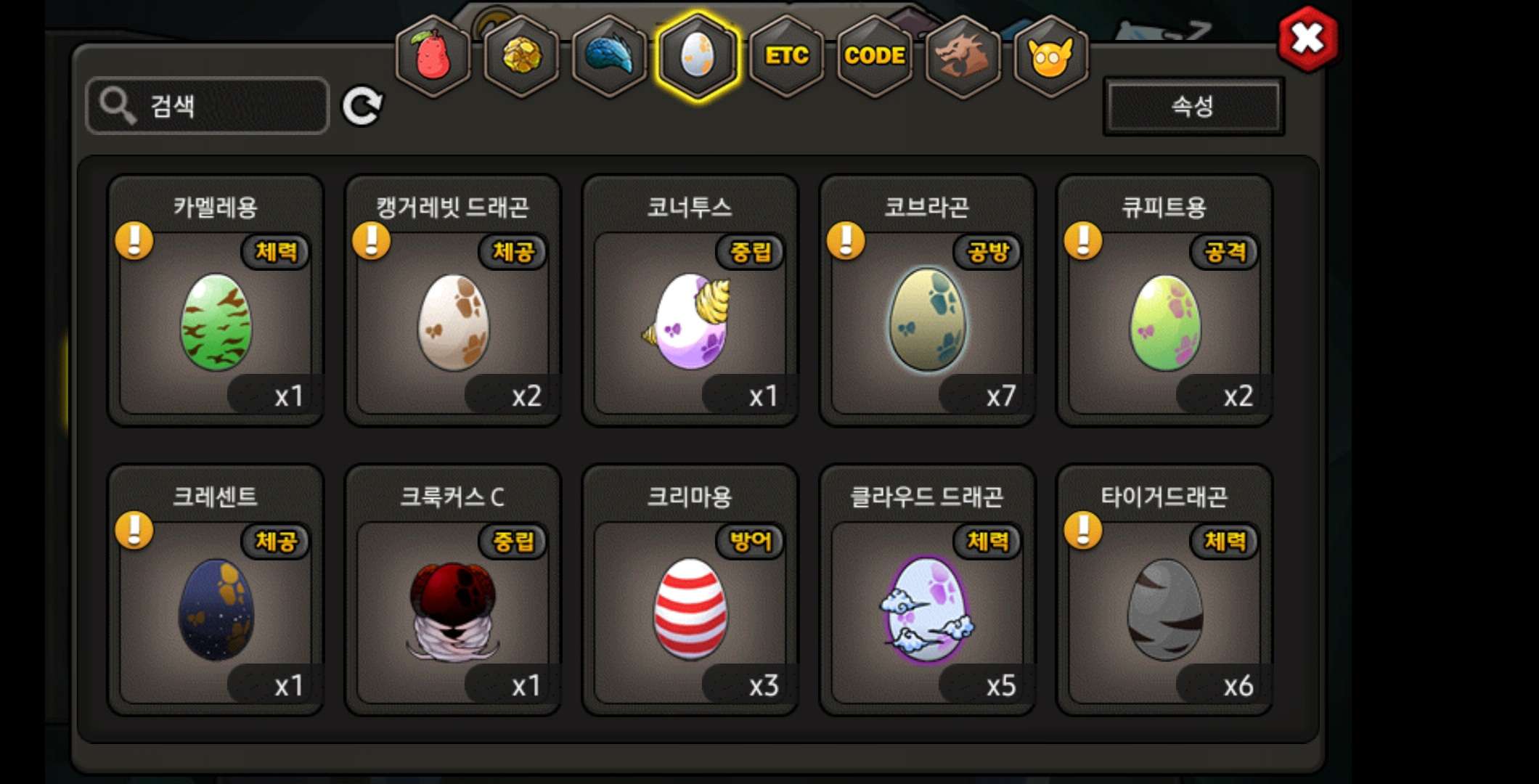Pick the 타이거드래곤 gray egg

(1164, 610)
